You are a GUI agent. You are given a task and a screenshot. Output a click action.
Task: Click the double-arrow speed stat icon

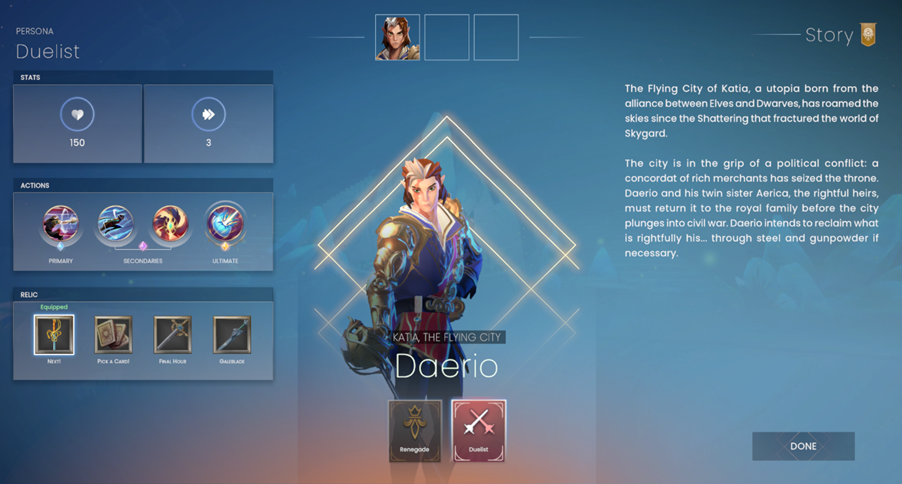tap(208, 114)
